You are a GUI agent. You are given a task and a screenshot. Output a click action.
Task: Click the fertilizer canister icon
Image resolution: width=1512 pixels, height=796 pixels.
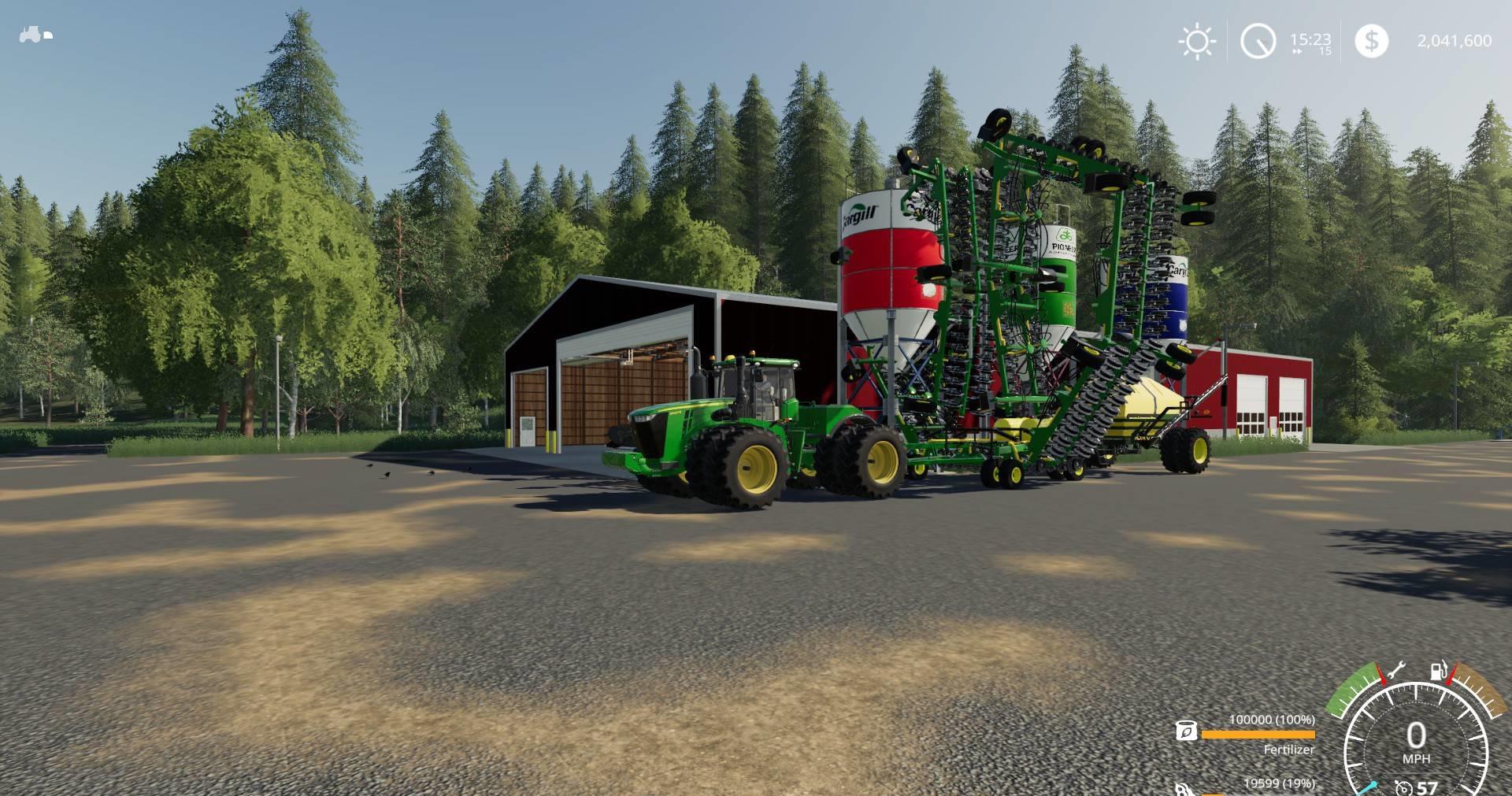1187,731
